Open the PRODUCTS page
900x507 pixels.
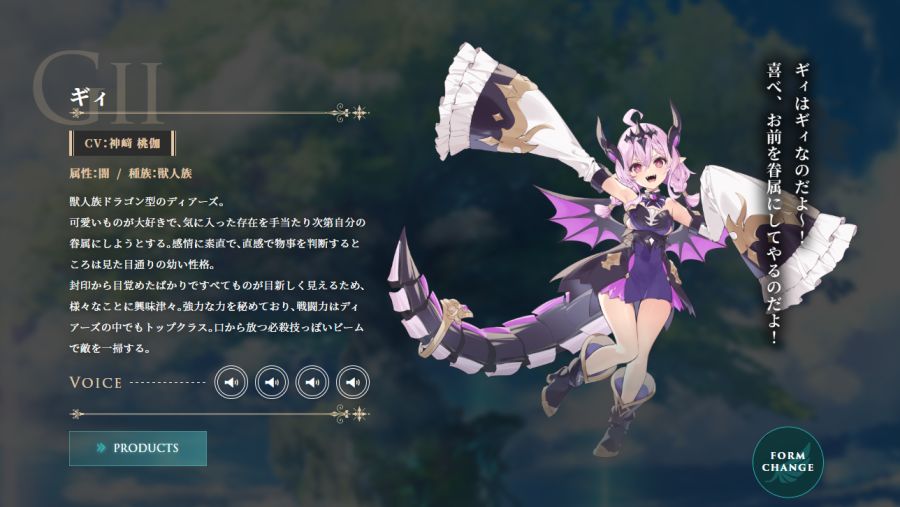[138, 448]
